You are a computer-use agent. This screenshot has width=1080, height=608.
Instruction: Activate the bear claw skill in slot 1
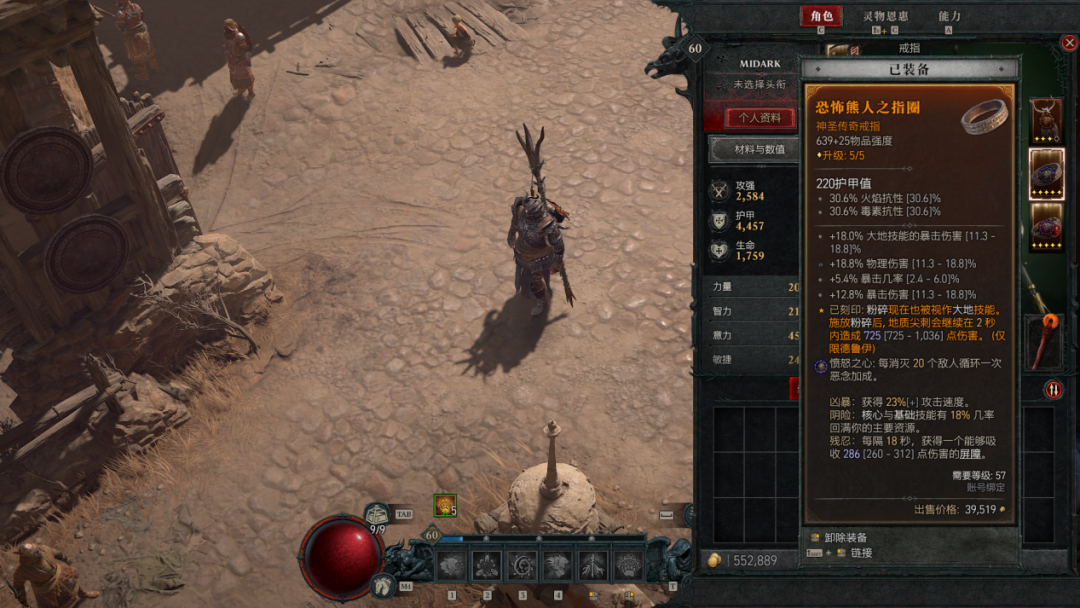(450, 566)
